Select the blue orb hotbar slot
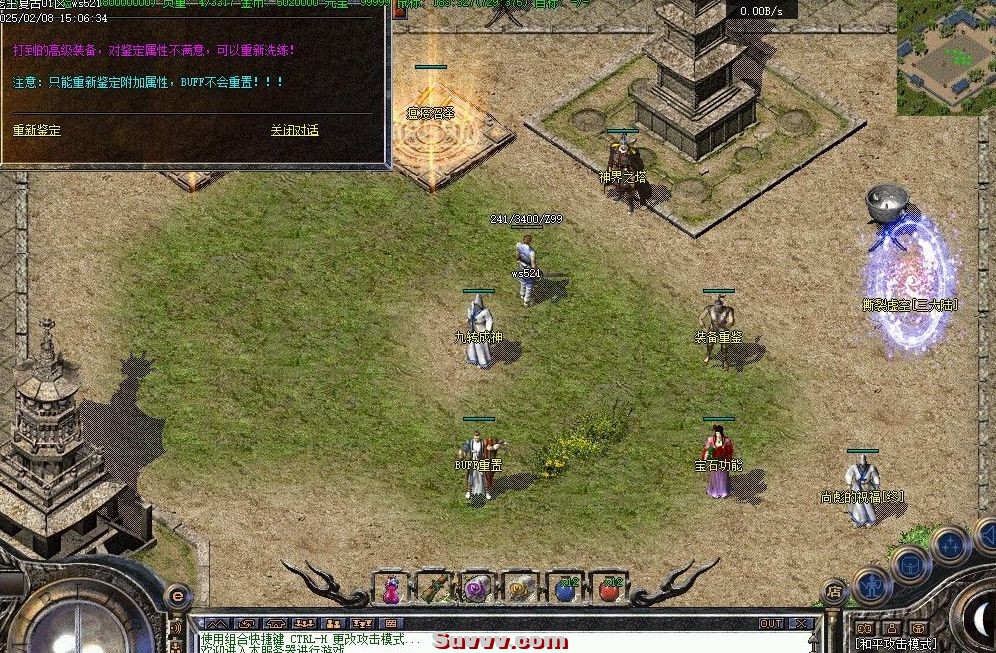 click(x=565, y=589)
